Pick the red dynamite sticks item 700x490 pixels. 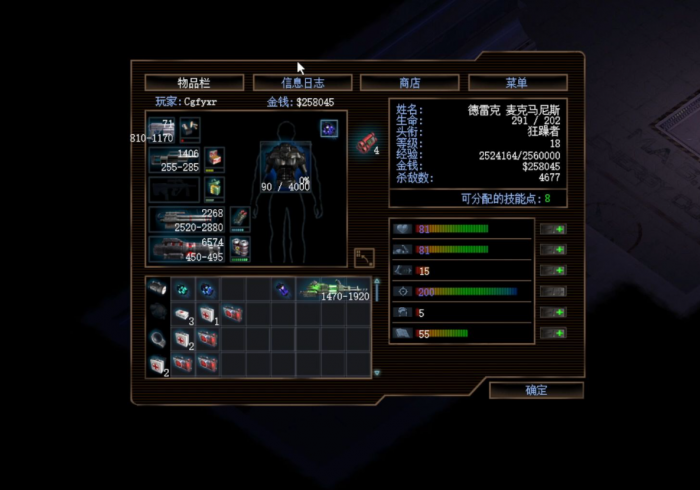[364, 142]
